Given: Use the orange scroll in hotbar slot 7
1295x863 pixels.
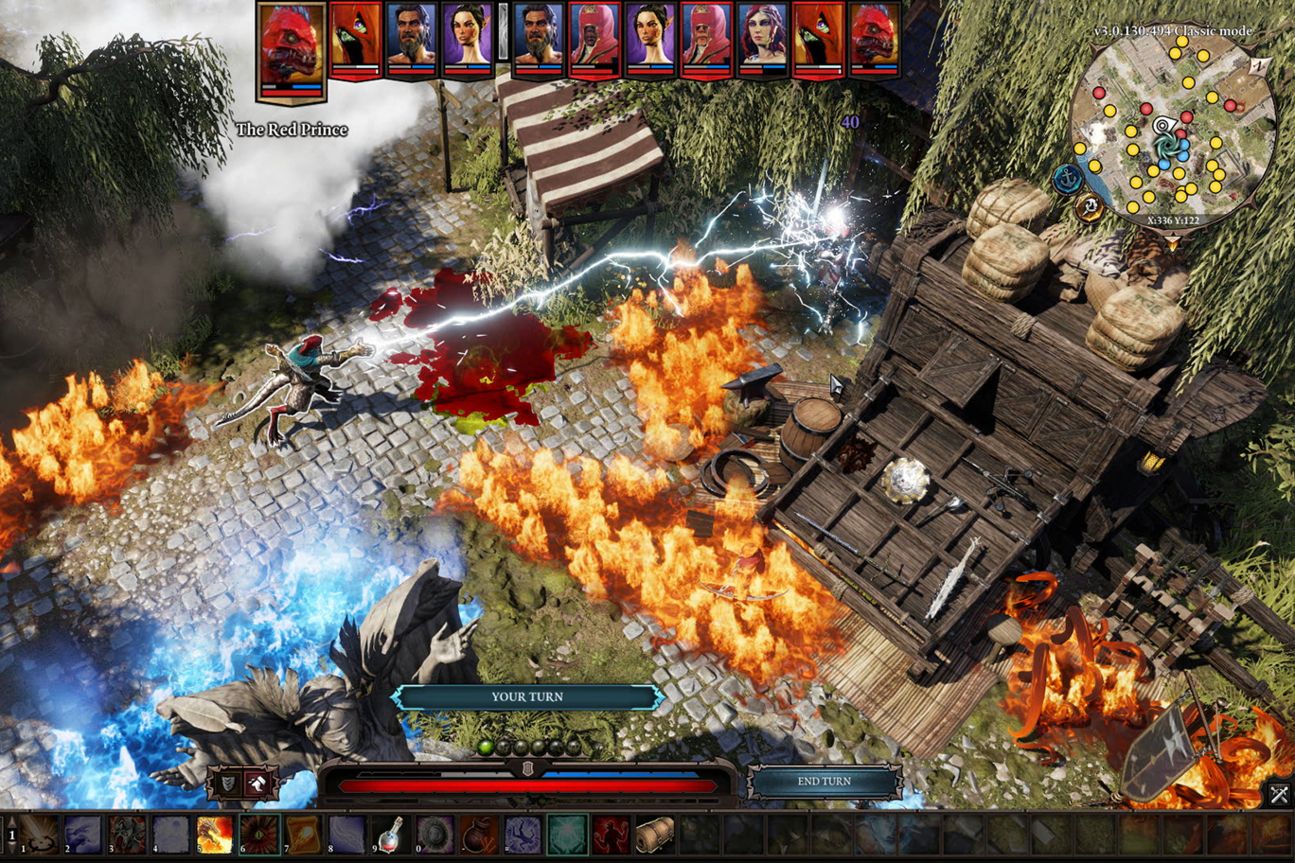Looking at the screenshot, I should (302, 834).
